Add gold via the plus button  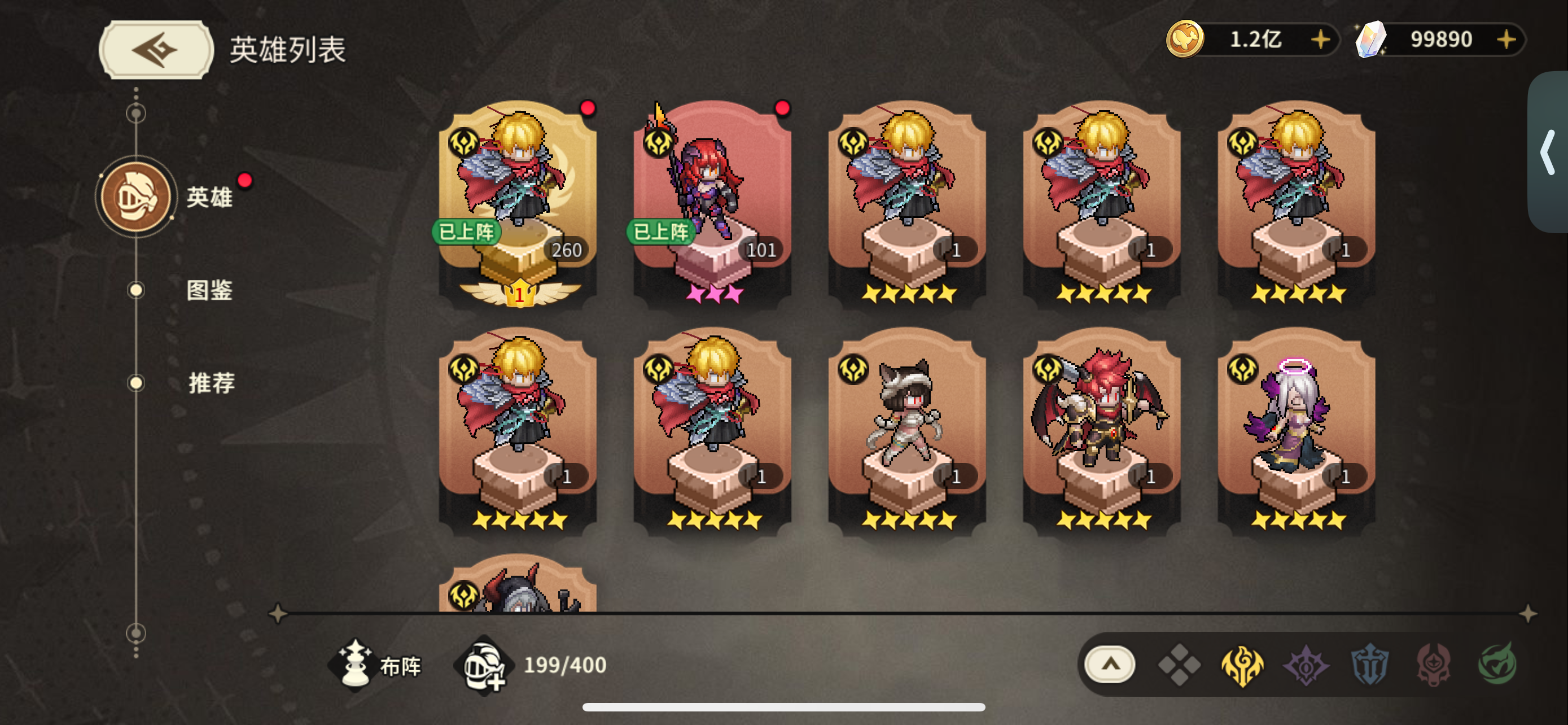coord(1320,40)
